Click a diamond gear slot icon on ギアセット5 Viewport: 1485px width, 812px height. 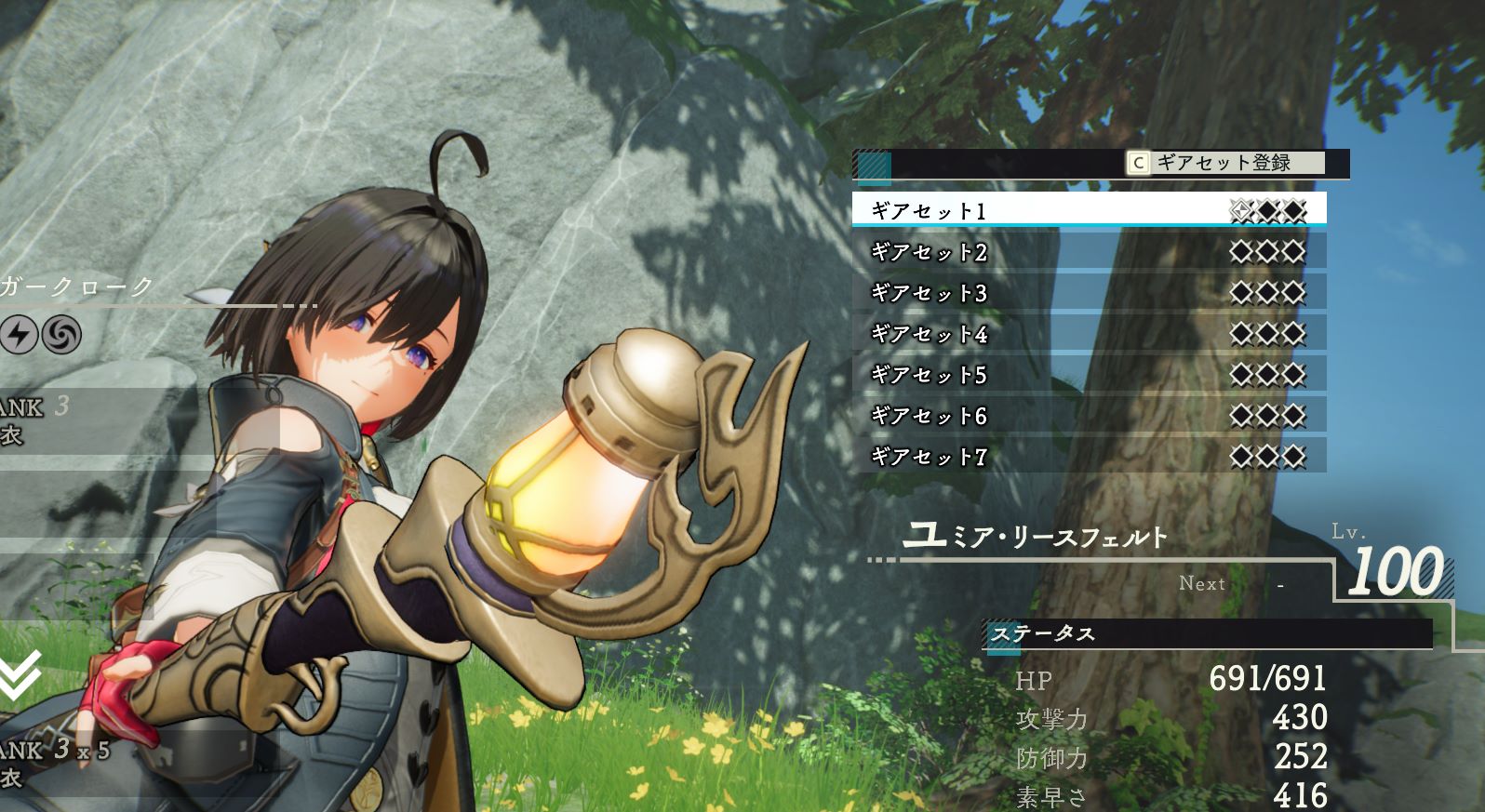tap(1267, 376)
